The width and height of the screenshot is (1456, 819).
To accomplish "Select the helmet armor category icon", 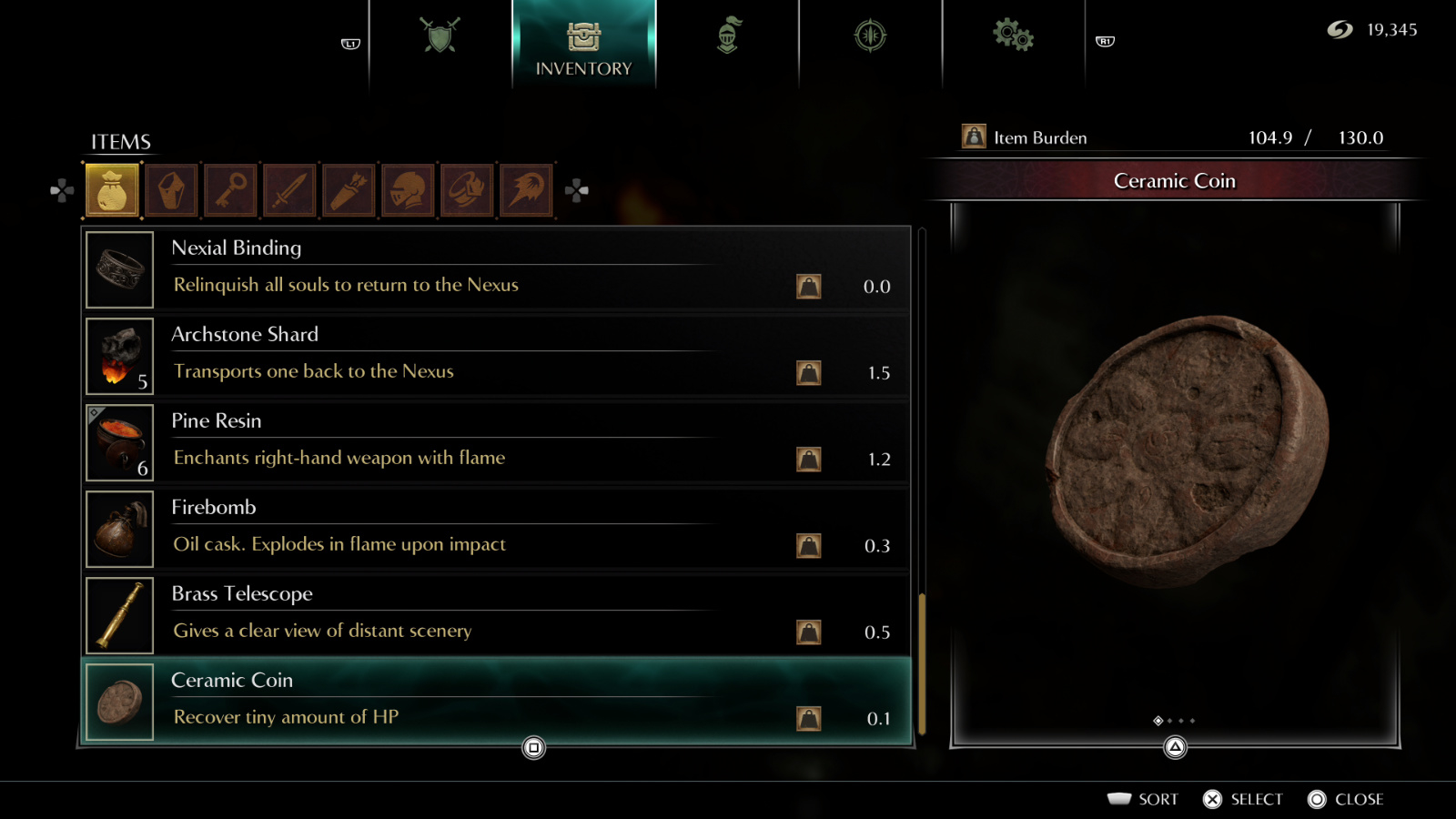I will (408, 189).
